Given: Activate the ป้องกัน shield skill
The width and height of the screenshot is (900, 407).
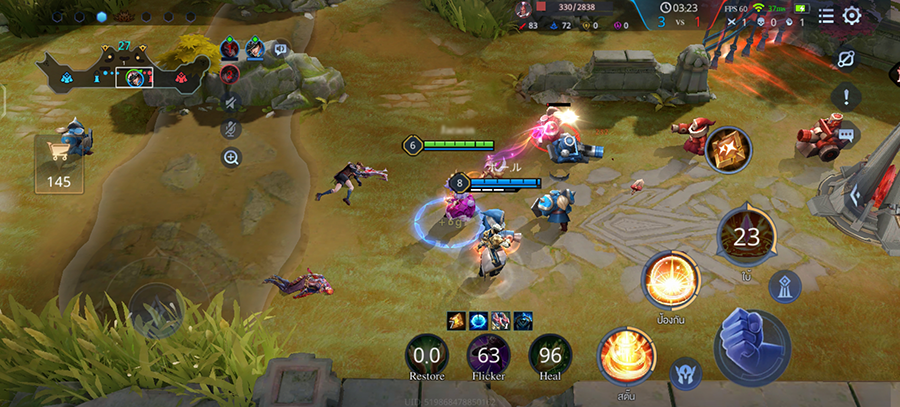Looking at the screenshot, I should coord(670,278).
